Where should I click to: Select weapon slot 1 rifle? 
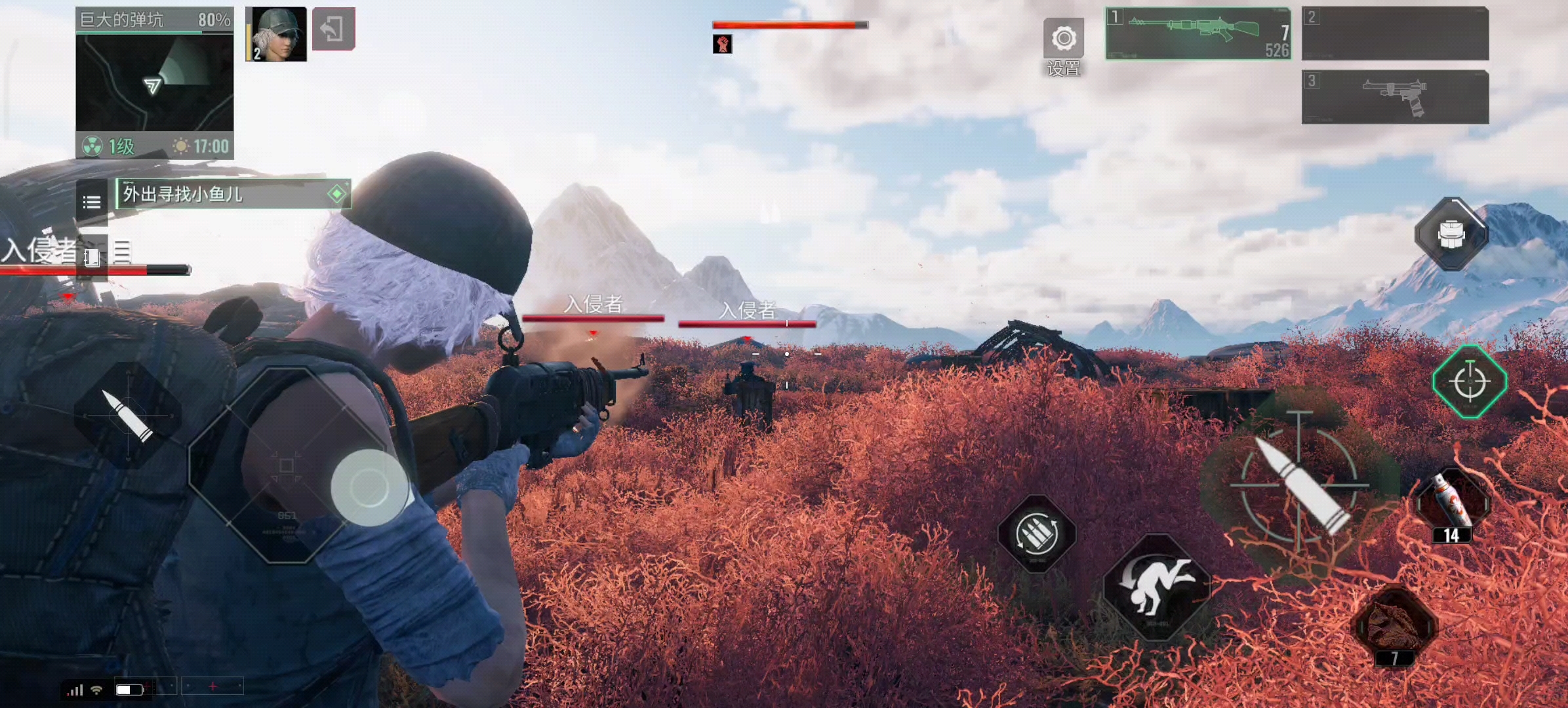point(1198,33)
